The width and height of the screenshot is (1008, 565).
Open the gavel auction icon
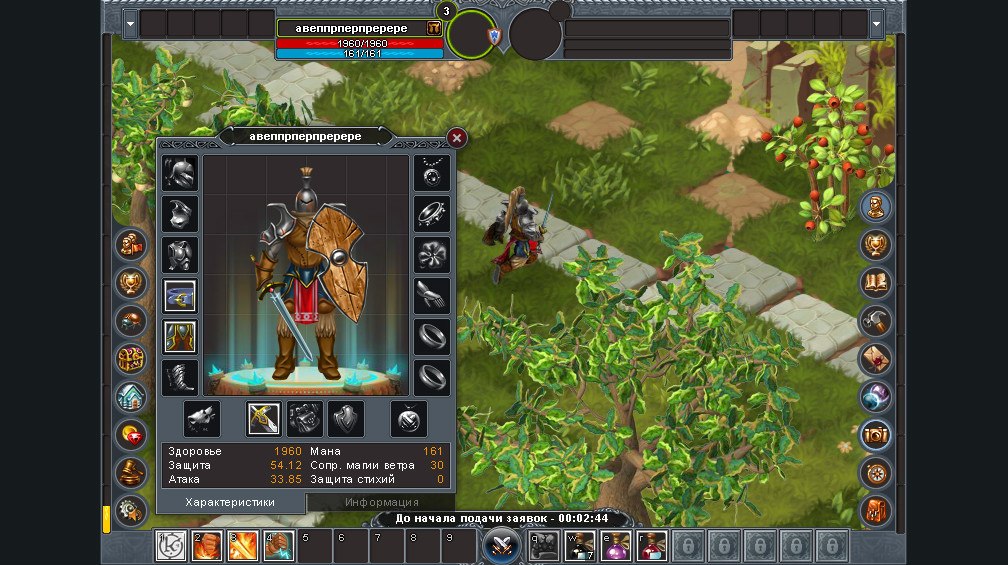coord(131,472)
